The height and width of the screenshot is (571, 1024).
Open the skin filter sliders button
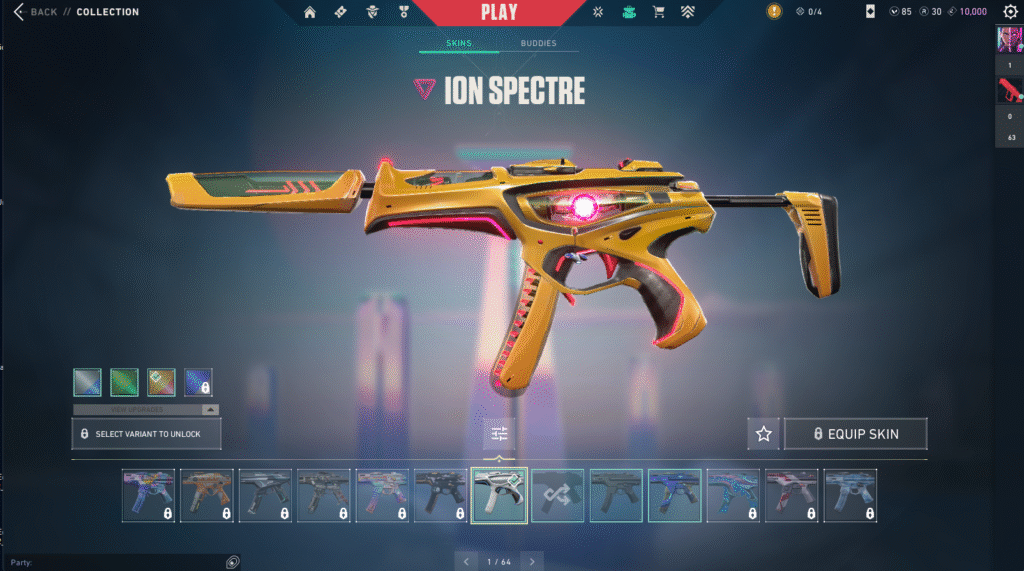[499, 434]
